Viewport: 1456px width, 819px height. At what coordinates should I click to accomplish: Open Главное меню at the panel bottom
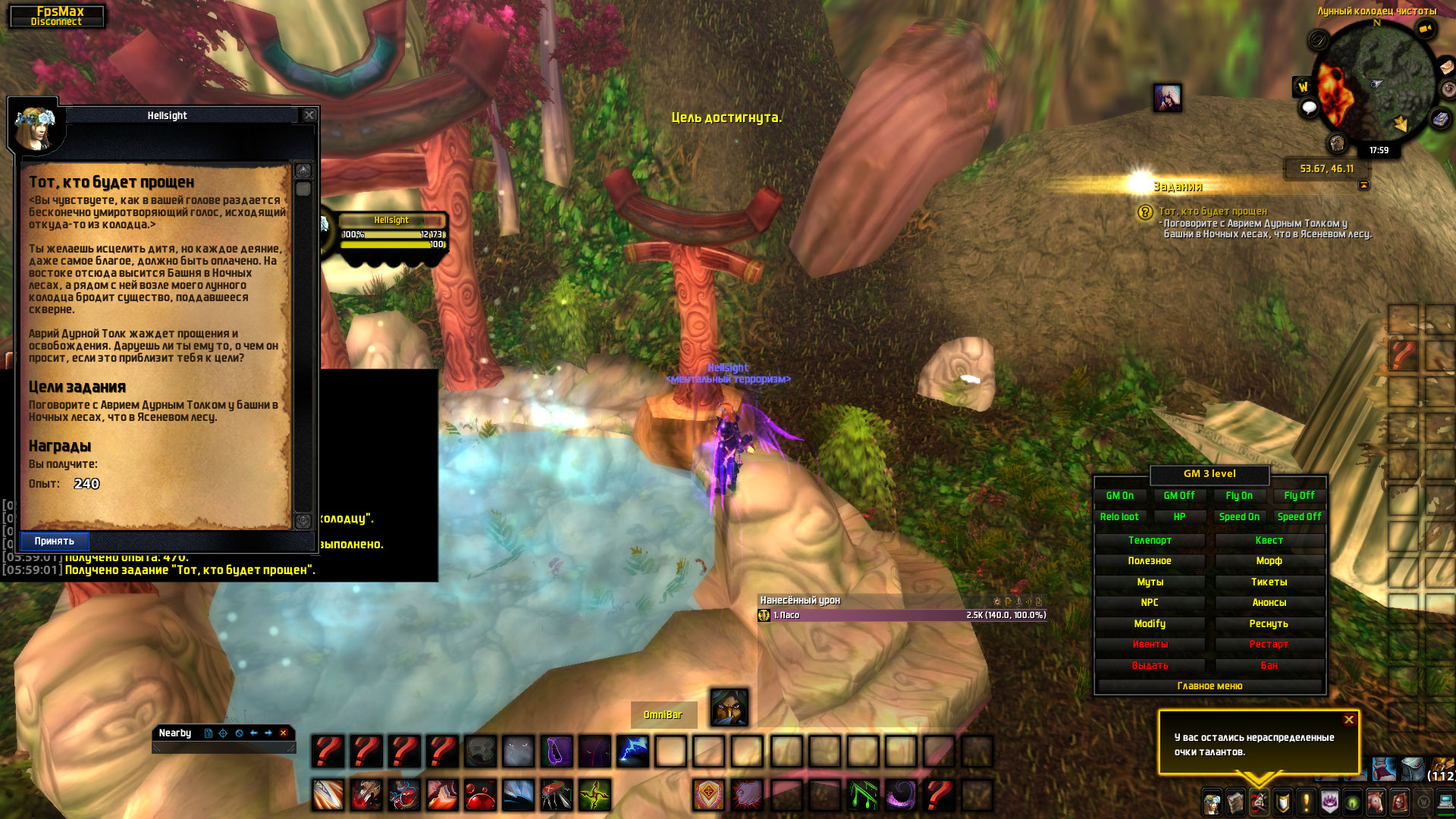coord(1210,686)
